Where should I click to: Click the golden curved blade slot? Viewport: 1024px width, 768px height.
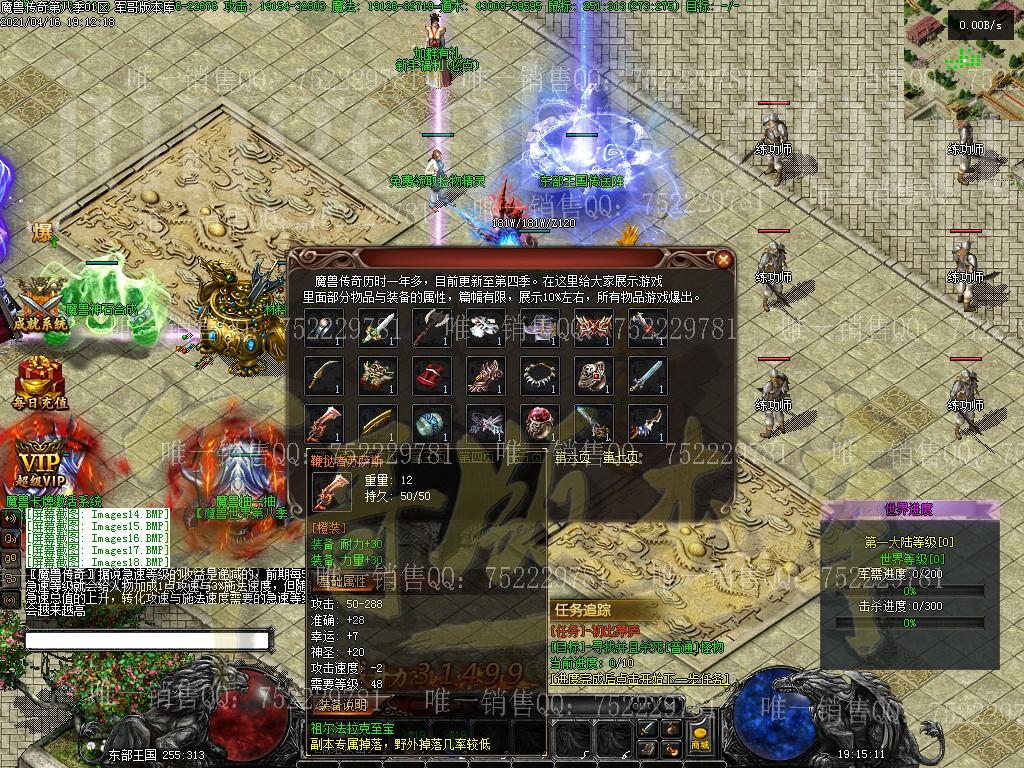pyautogui.click(x=323, y=374)
